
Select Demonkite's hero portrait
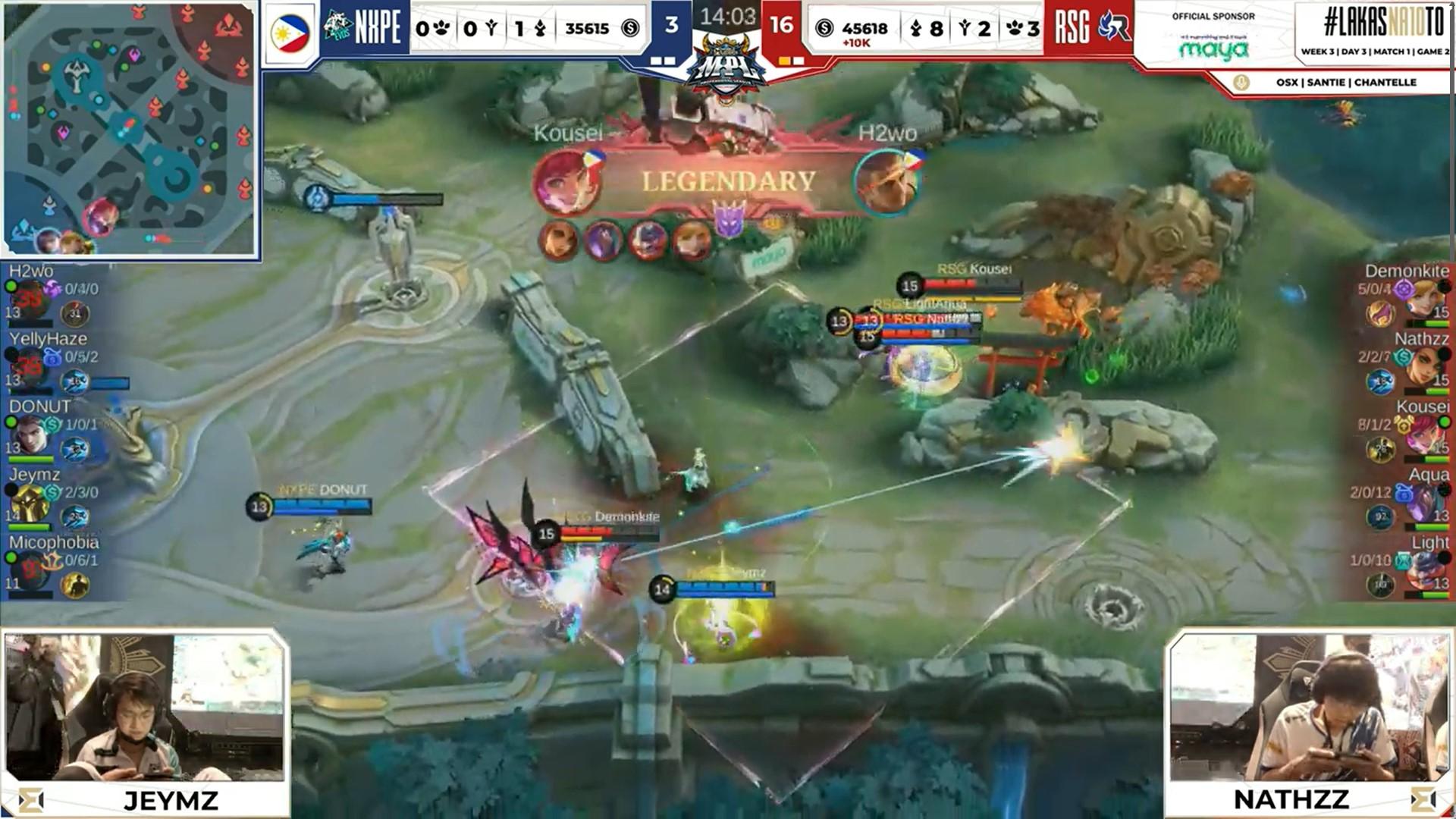tap(1424, 299)
